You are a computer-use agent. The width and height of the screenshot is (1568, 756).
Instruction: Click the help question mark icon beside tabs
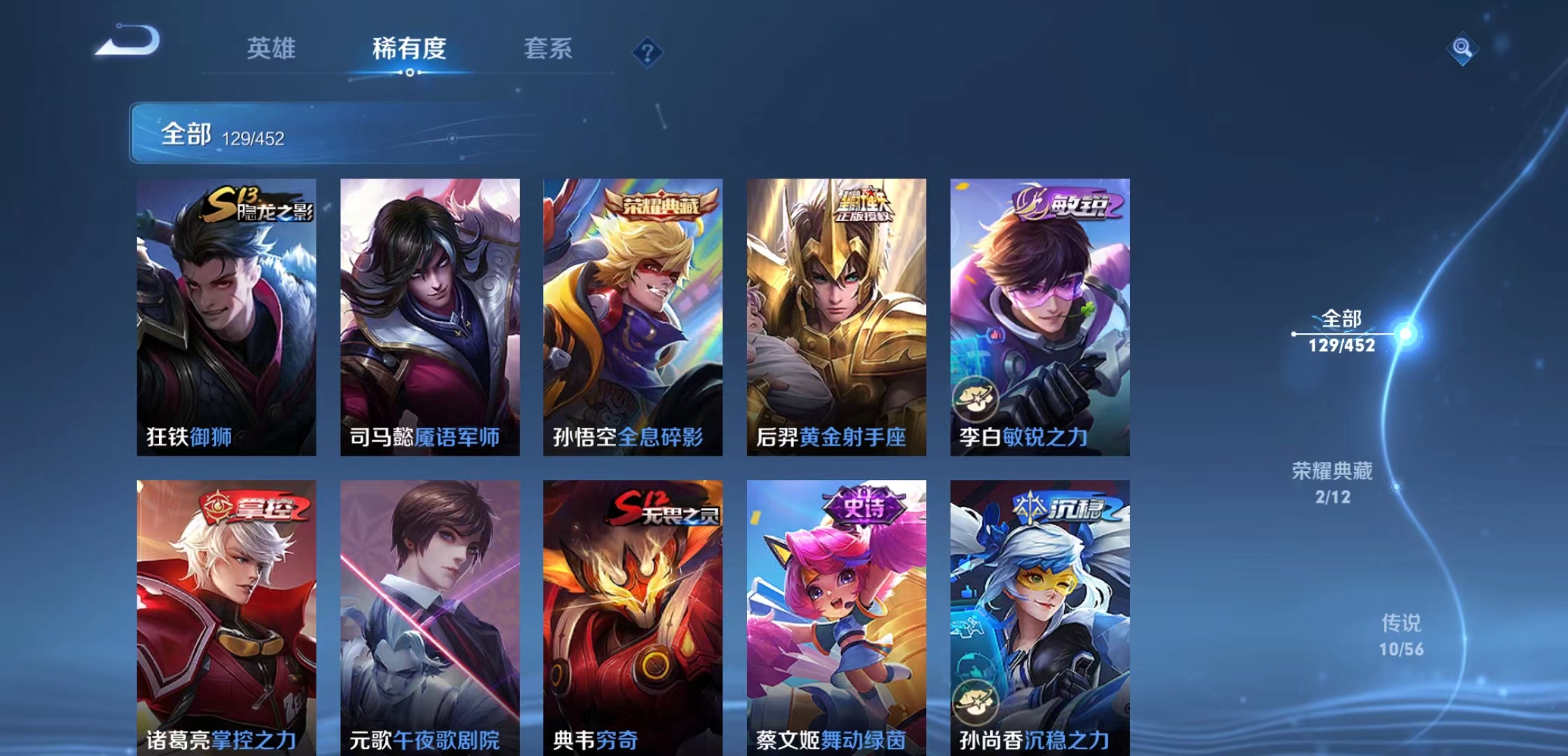tap(647, 52)
